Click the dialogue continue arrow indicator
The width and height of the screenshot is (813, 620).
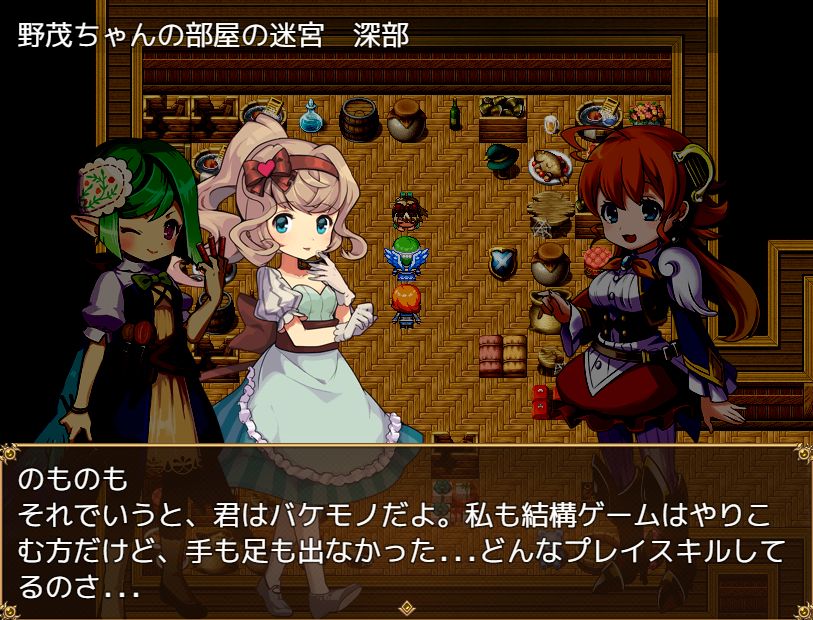[406, 607]
